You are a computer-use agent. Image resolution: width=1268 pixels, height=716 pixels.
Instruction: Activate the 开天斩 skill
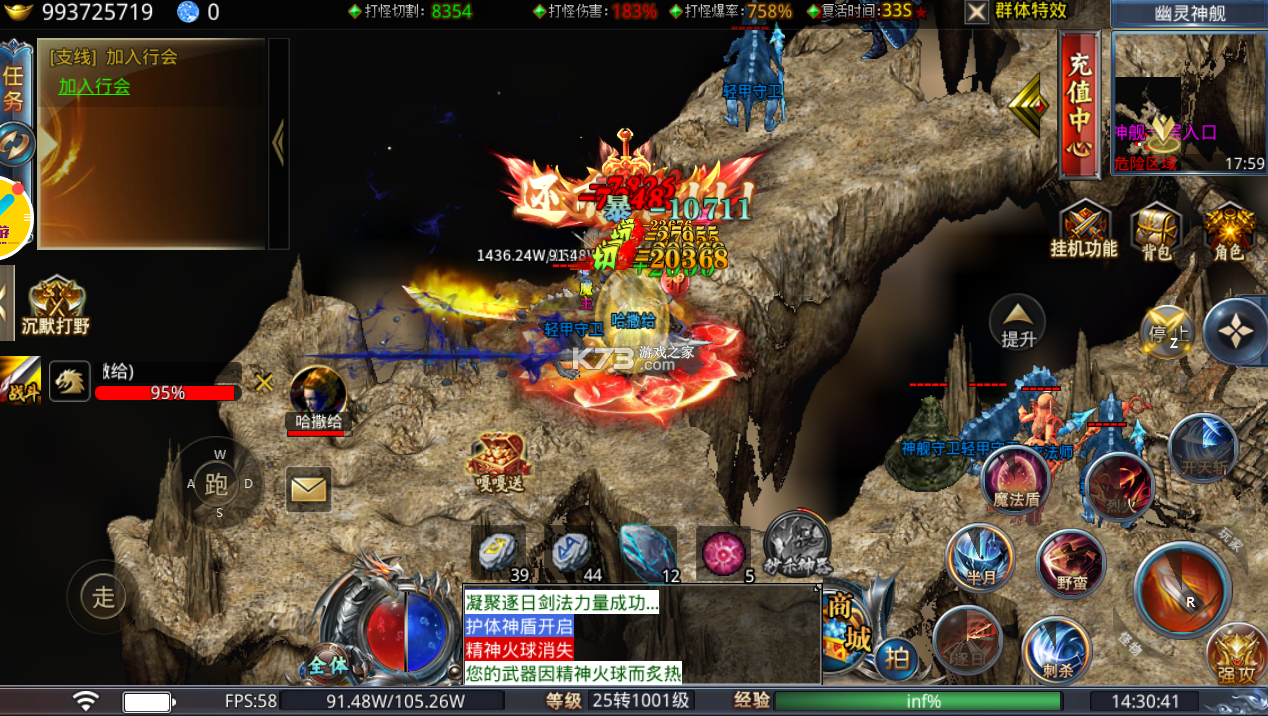pyautogui.click(x=1203, y=447)
